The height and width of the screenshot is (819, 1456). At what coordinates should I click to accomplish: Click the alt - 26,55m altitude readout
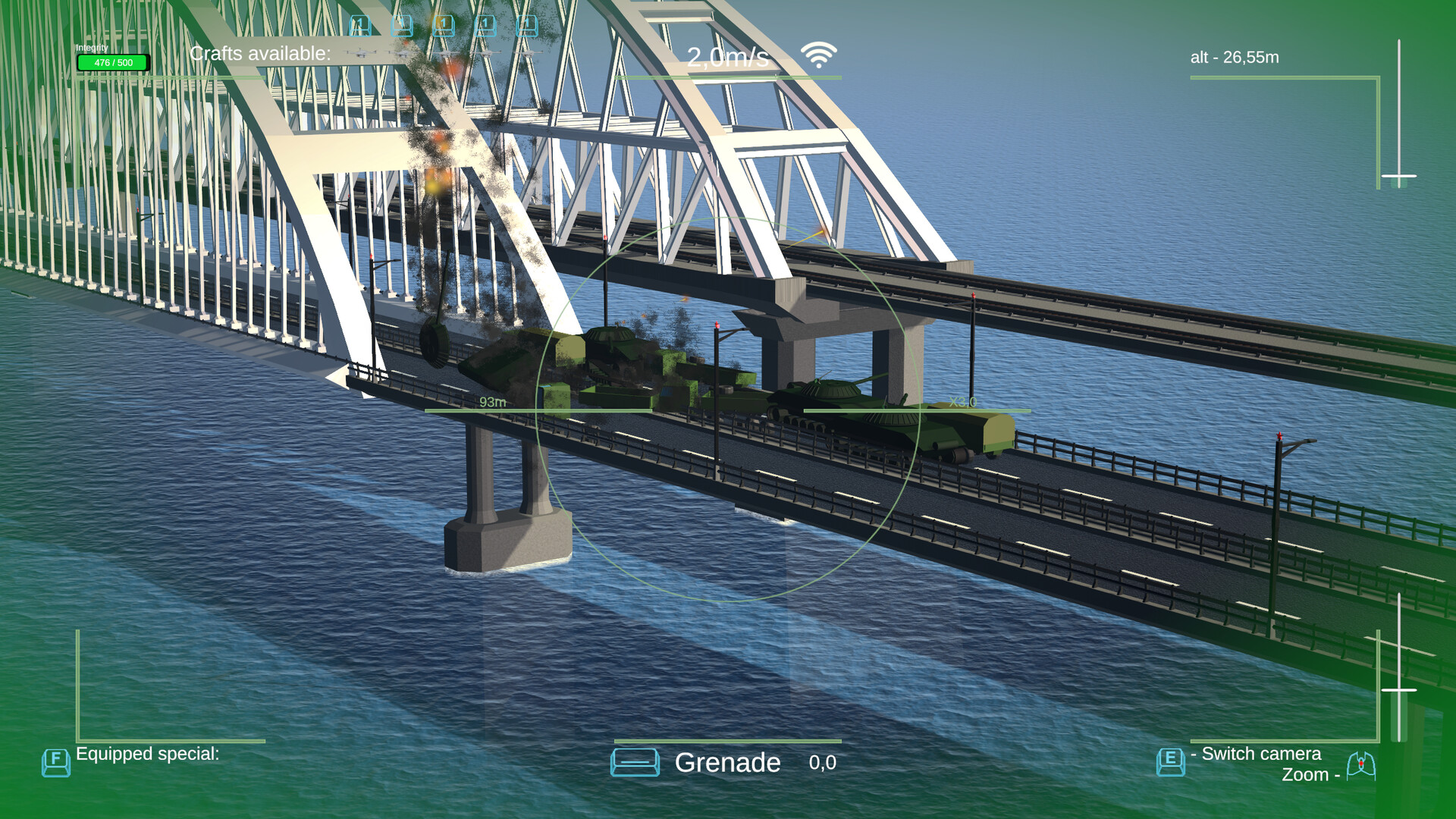tap(1234, 56)
